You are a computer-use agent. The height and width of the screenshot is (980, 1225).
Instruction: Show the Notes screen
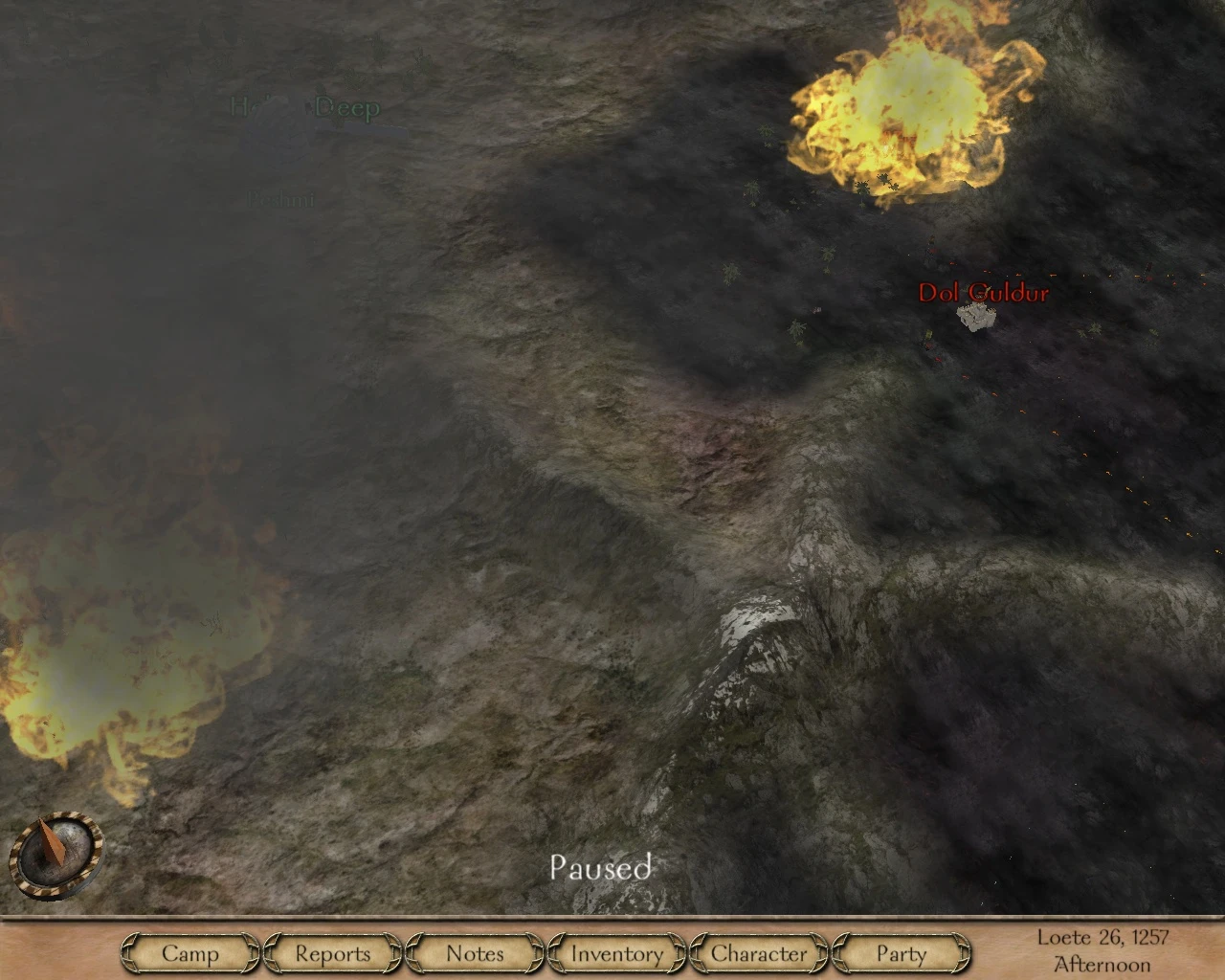coord(475,953)
